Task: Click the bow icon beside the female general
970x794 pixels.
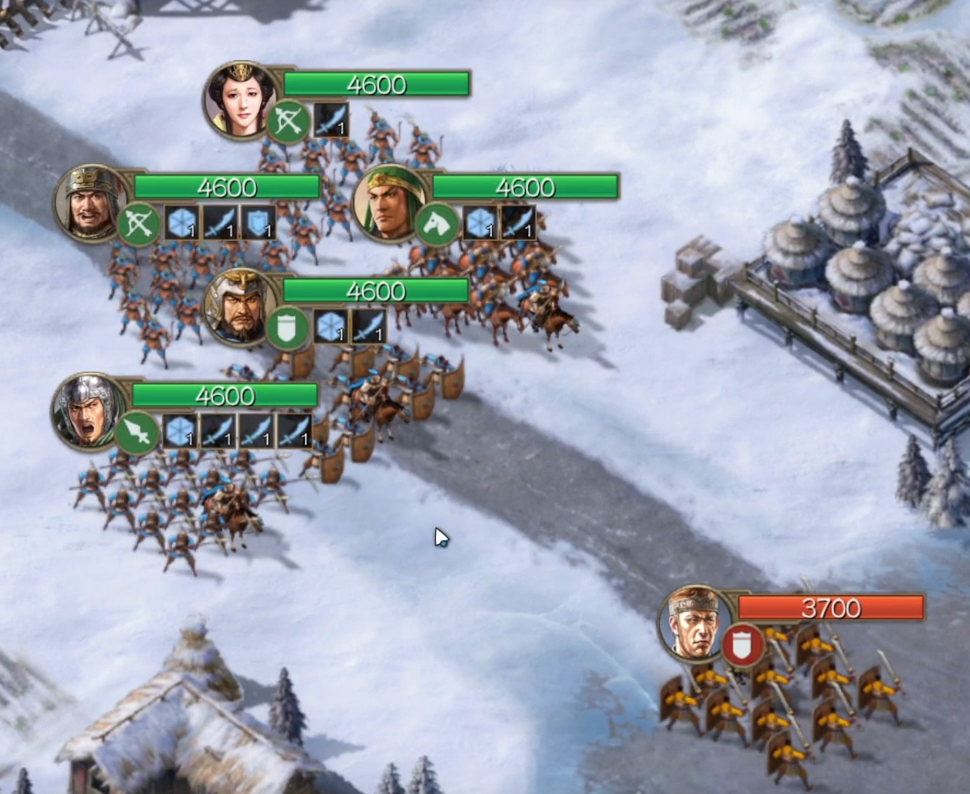Action: click(x=288, y=121)
